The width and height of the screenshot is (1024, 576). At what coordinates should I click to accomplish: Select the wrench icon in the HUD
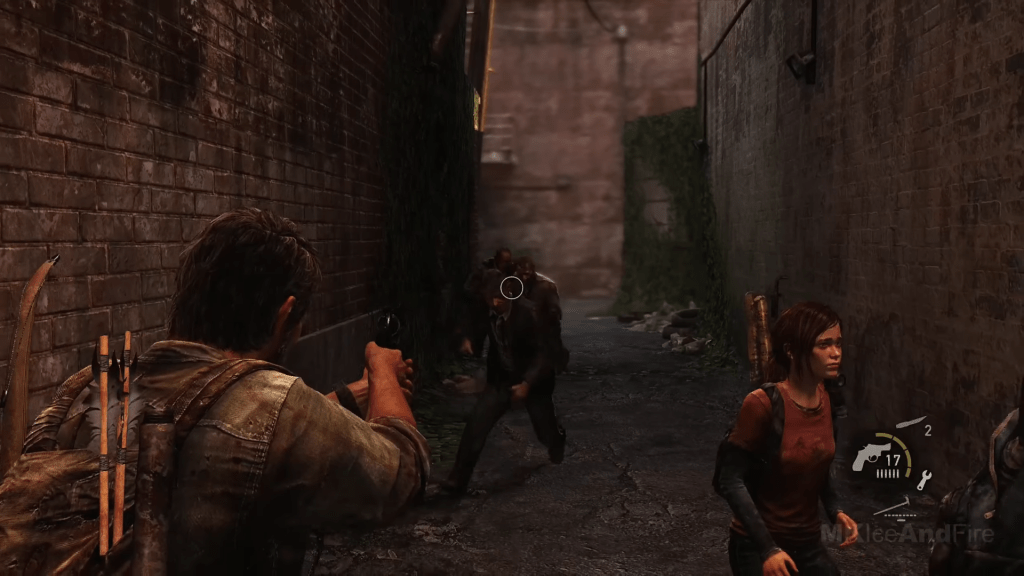923,478
